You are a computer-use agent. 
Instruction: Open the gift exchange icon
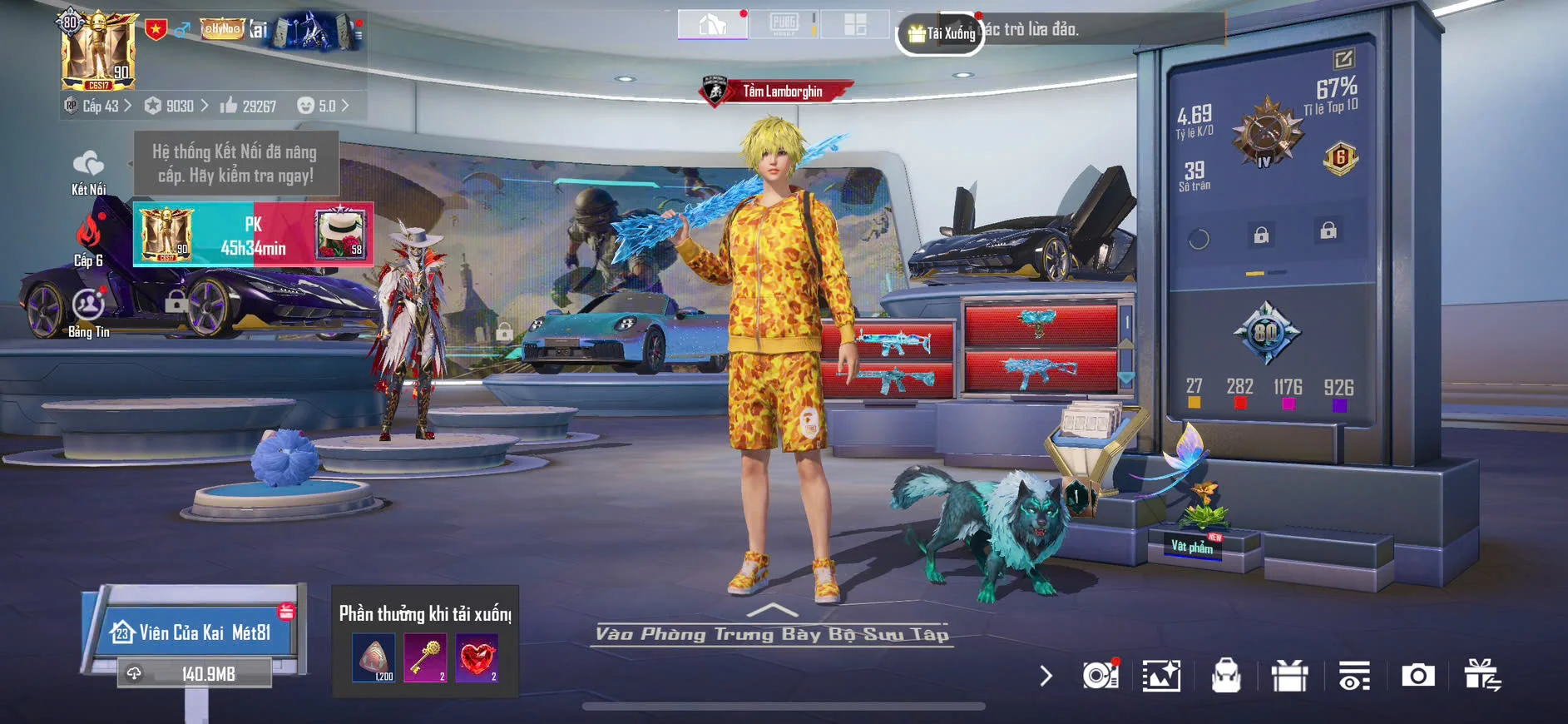[x=1481, y=676]
